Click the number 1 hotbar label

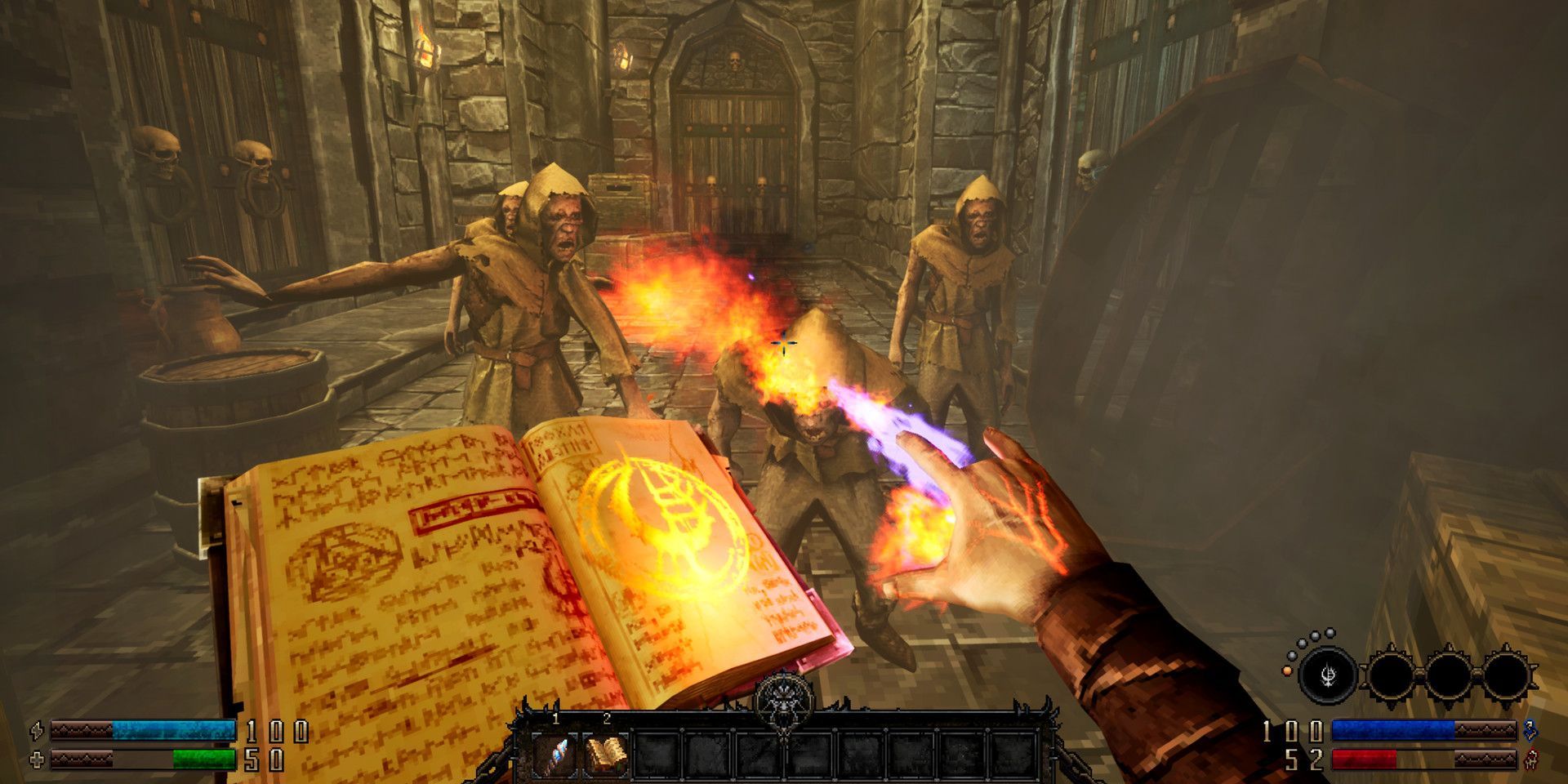click(x=555, y=718)
